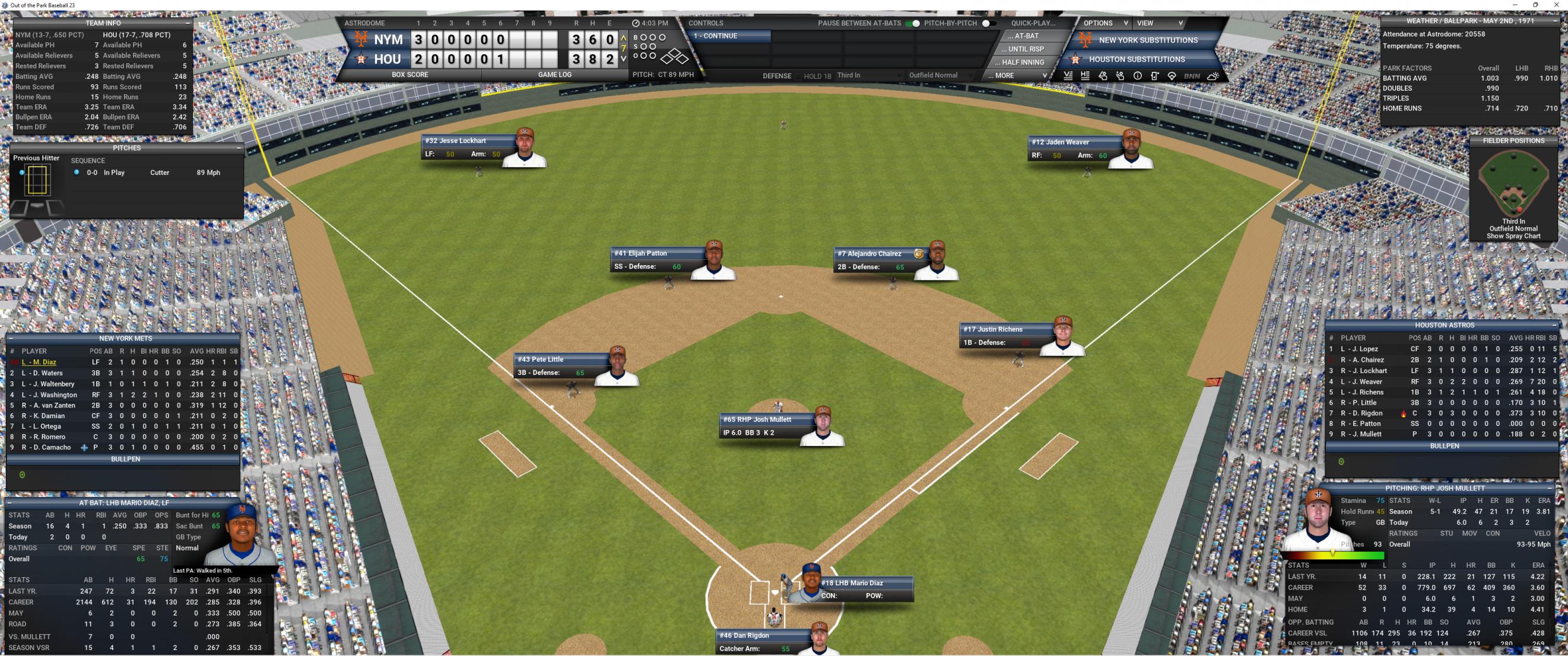Image resolution: width=1568 pixels, height=656 pixels.
Task: Check the Hold 1B defense checkbox
Action: tap(798, 76)
